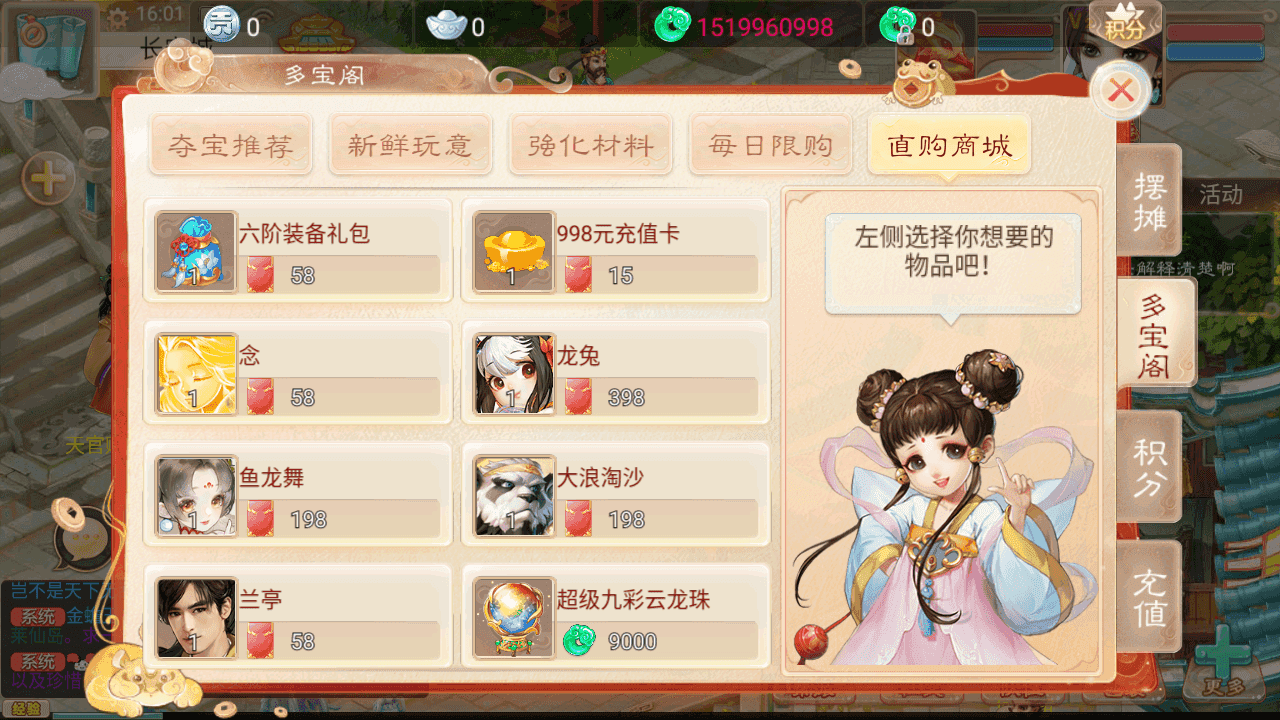This screenshot has height=720, width=1280.
Task: Click the red envelope price next to 念
Action: click(258, 396)
